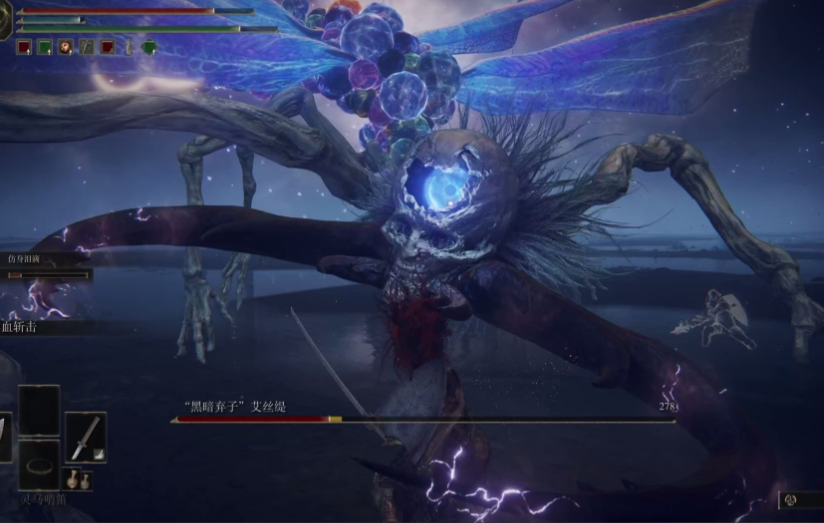The width and height of the screenshot is (824, 523).
Task: Click the flask pouch icons
Action: tap(78, 479)
